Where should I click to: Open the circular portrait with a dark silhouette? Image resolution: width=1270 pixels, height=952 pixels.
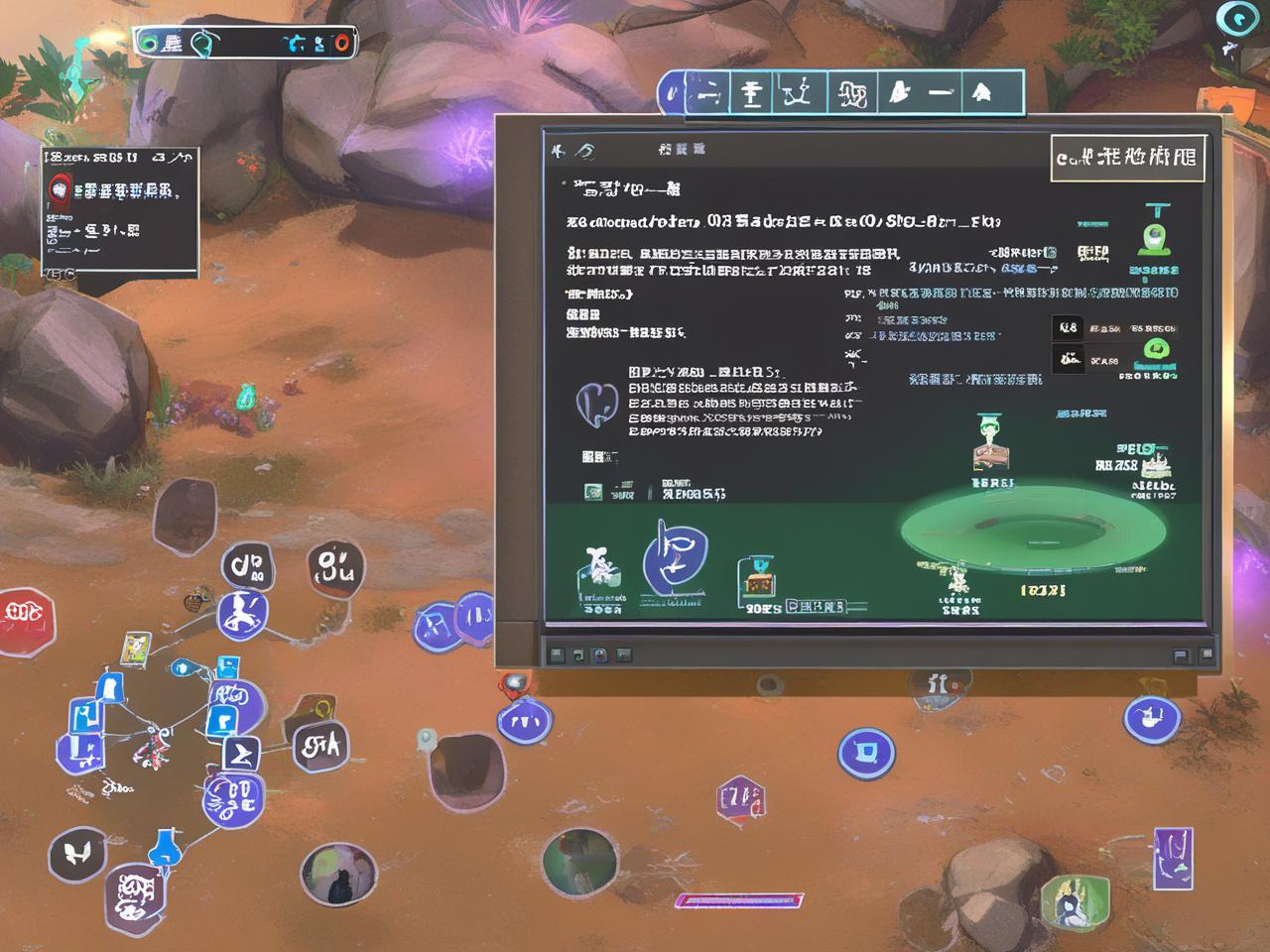tap(338, 875)
